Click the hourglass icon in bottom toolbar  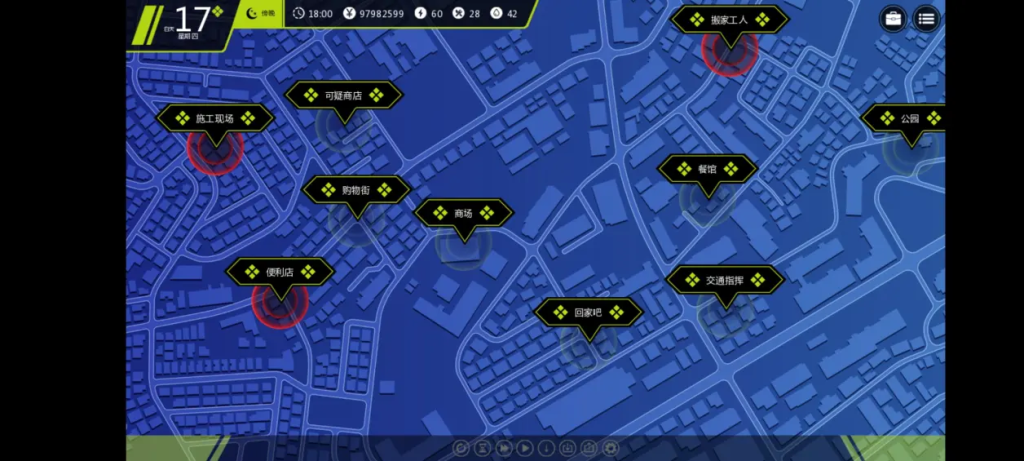483,448
